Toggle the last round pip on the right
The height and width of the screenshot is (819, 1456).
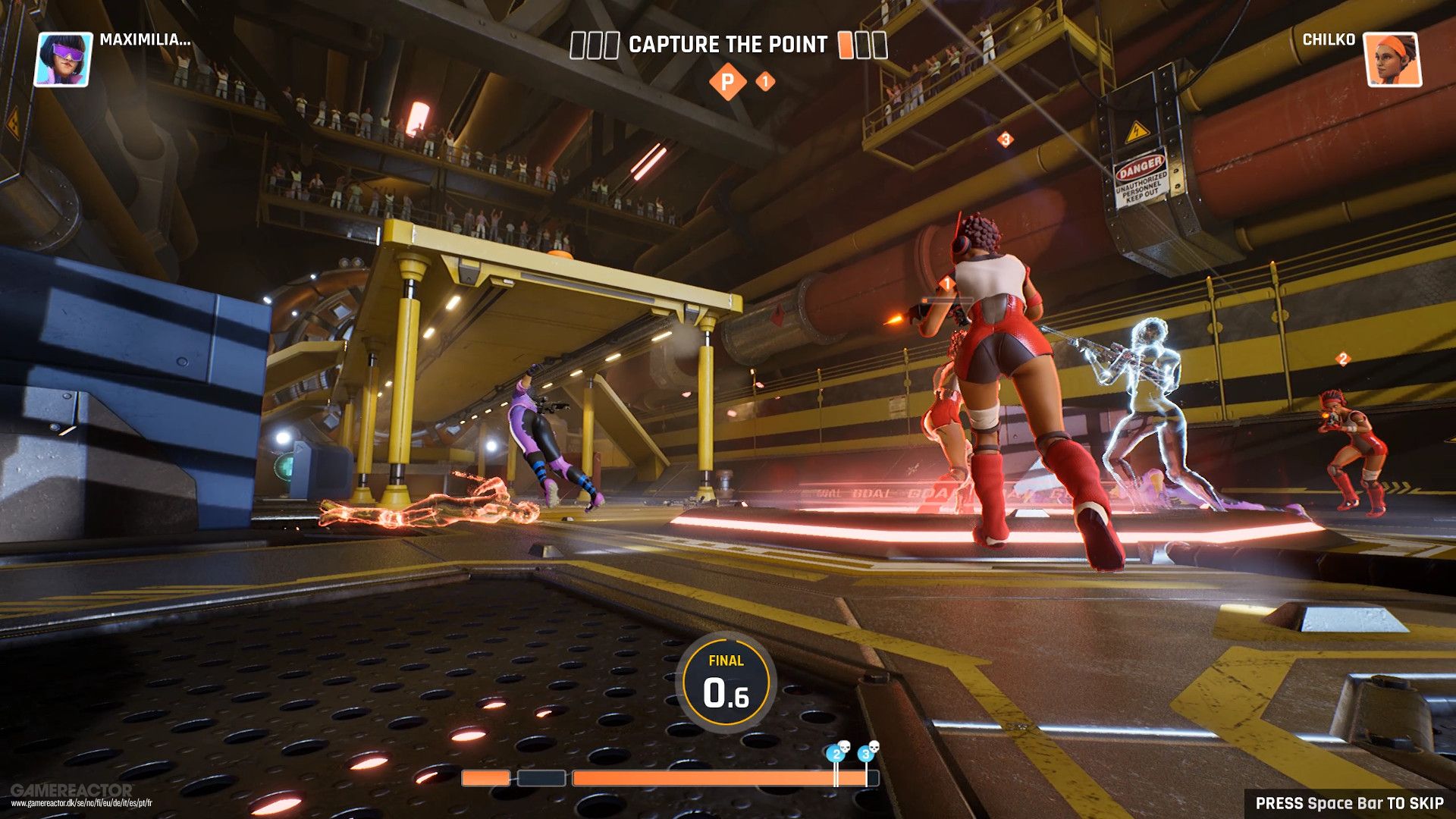pyautogui.click(x=880, y=45)
